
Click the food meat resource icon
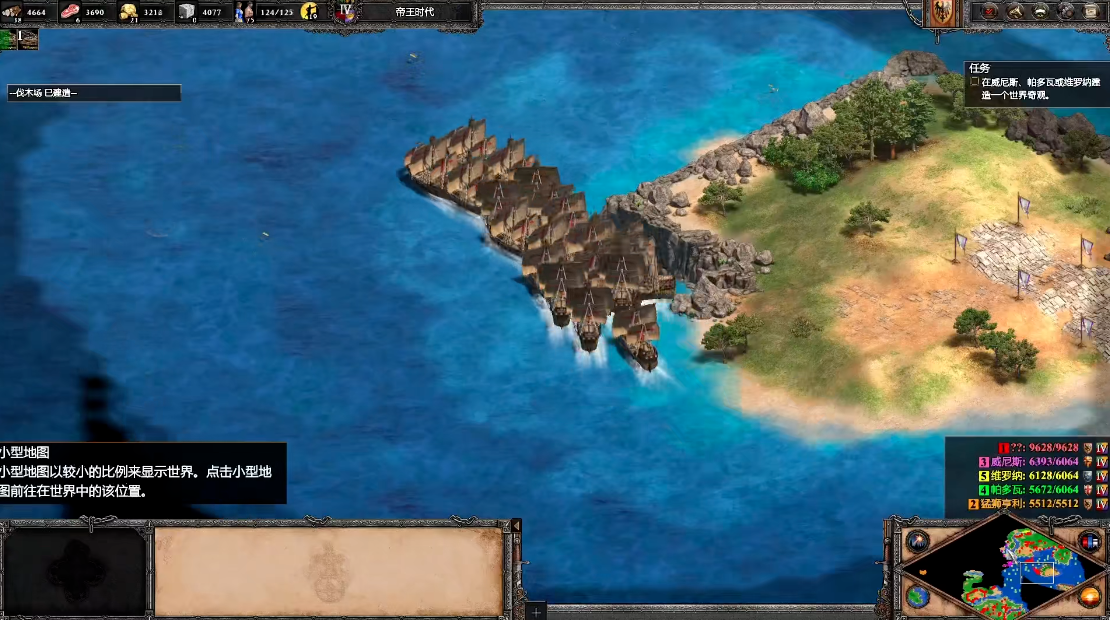click(72, 12)
